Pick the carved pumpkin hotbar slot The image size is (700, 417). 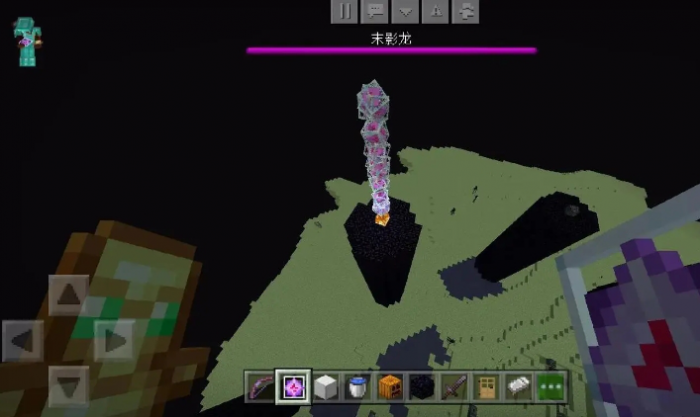390,386
